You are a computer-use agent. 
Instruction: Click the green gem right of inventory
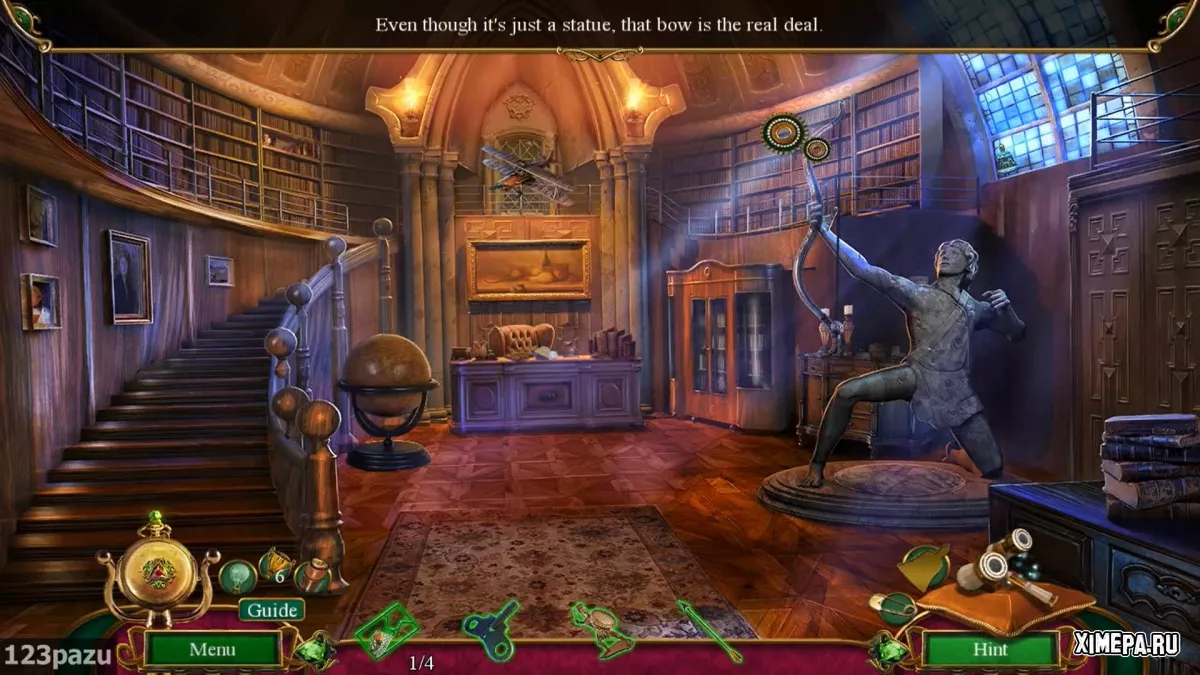pos(887,651)
